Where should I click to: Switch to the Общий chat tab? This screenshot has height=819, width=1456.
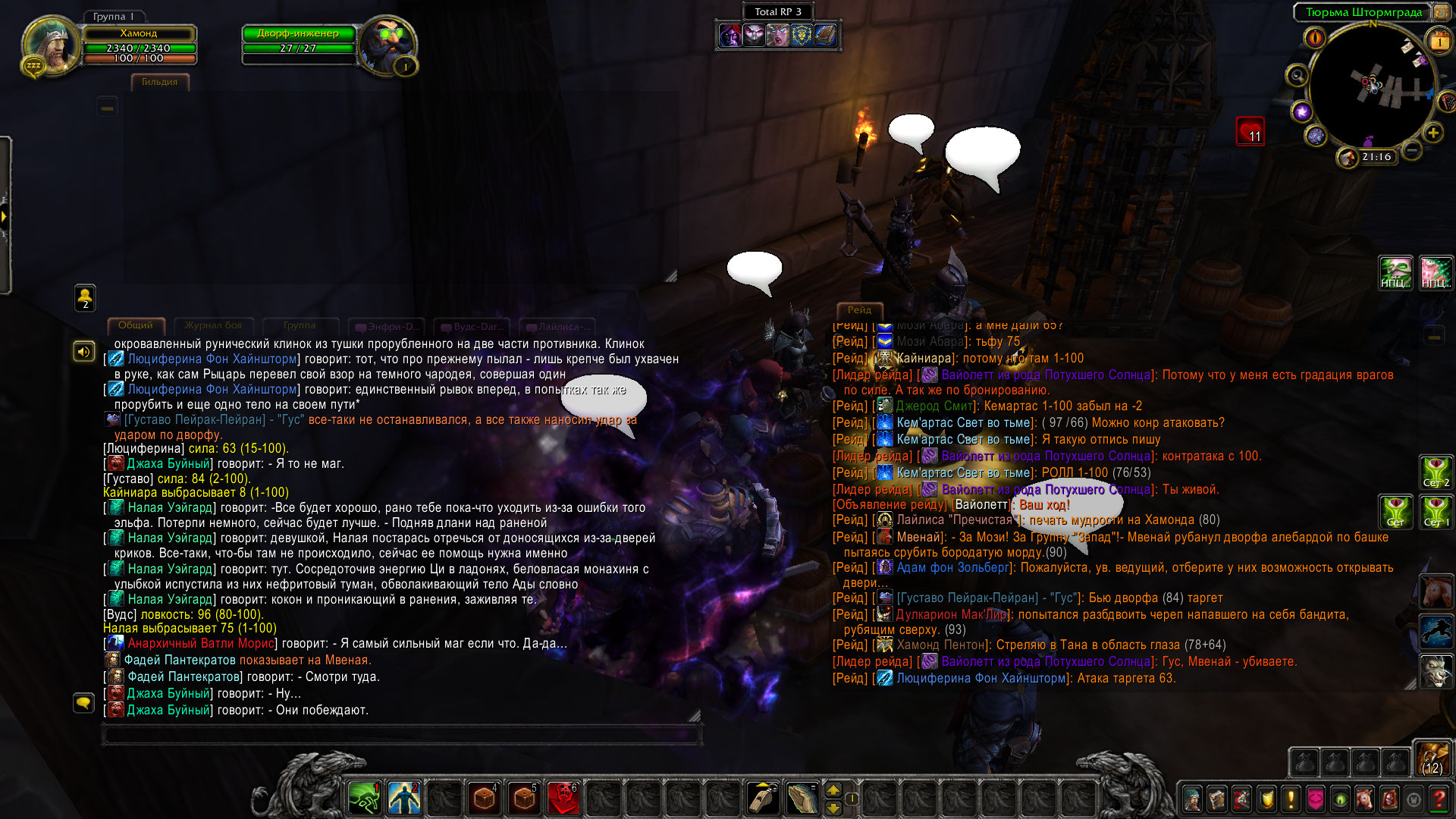point(135,325)
